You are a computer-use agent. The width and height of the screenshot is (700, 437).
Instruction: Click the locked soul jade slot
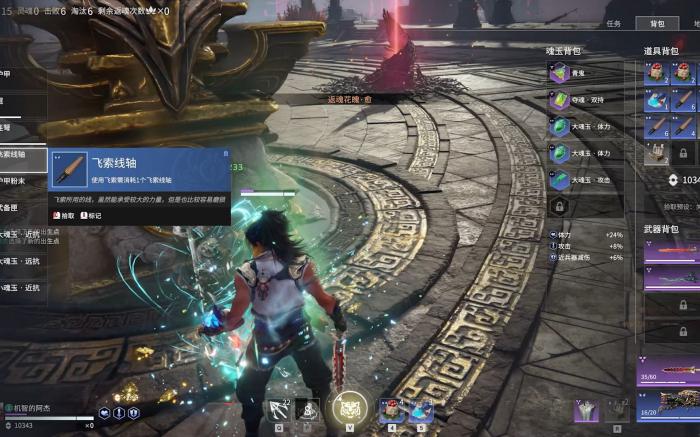click(559, 206)
